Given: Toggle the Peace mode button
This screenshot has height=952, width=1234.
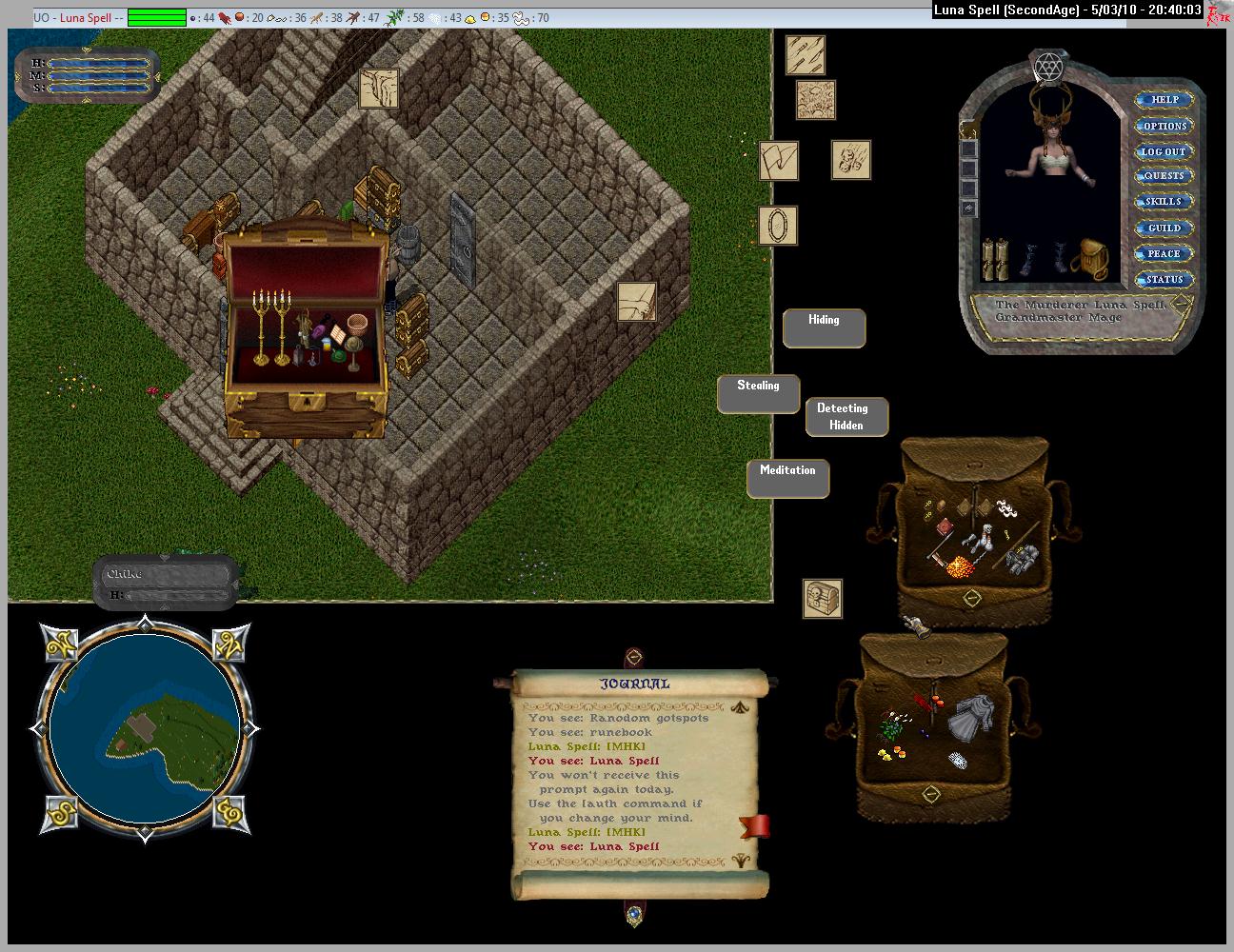Looking at the screenshot, I should click(x=1164, y=253).
